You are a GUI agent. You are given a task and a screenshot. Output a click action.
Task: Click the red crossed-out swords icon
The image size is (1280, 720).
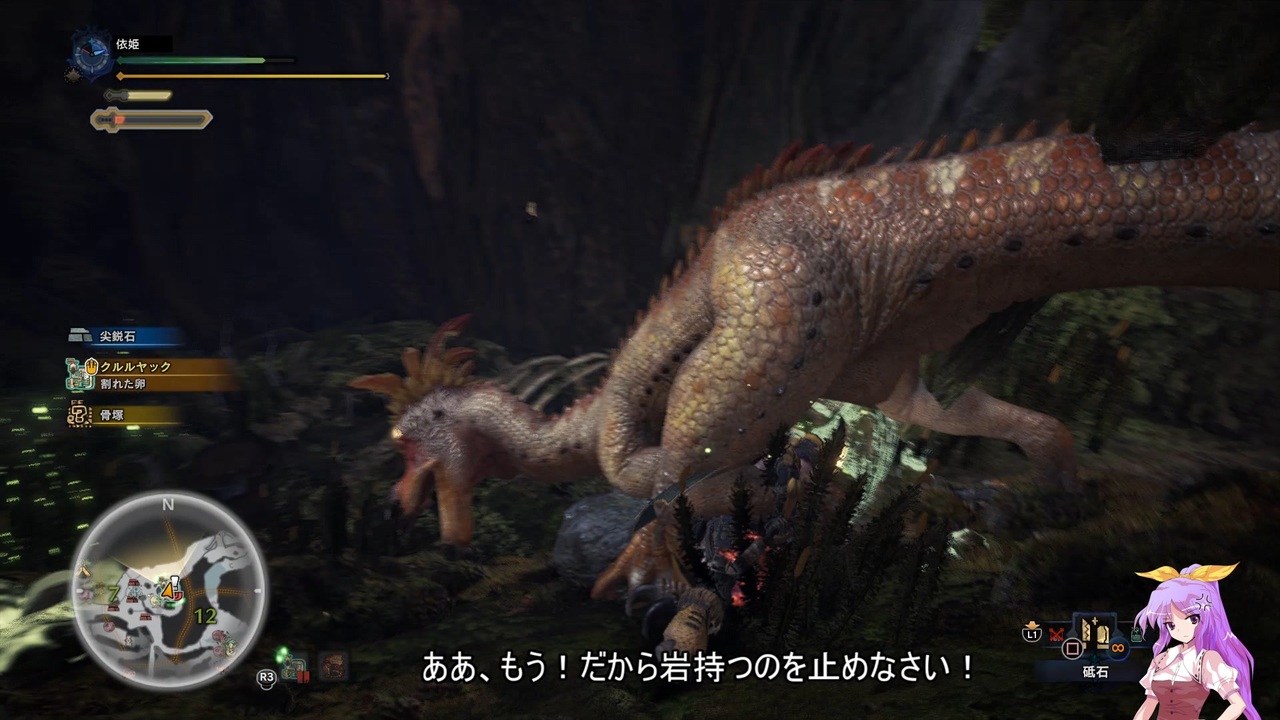pos(1057,634)
